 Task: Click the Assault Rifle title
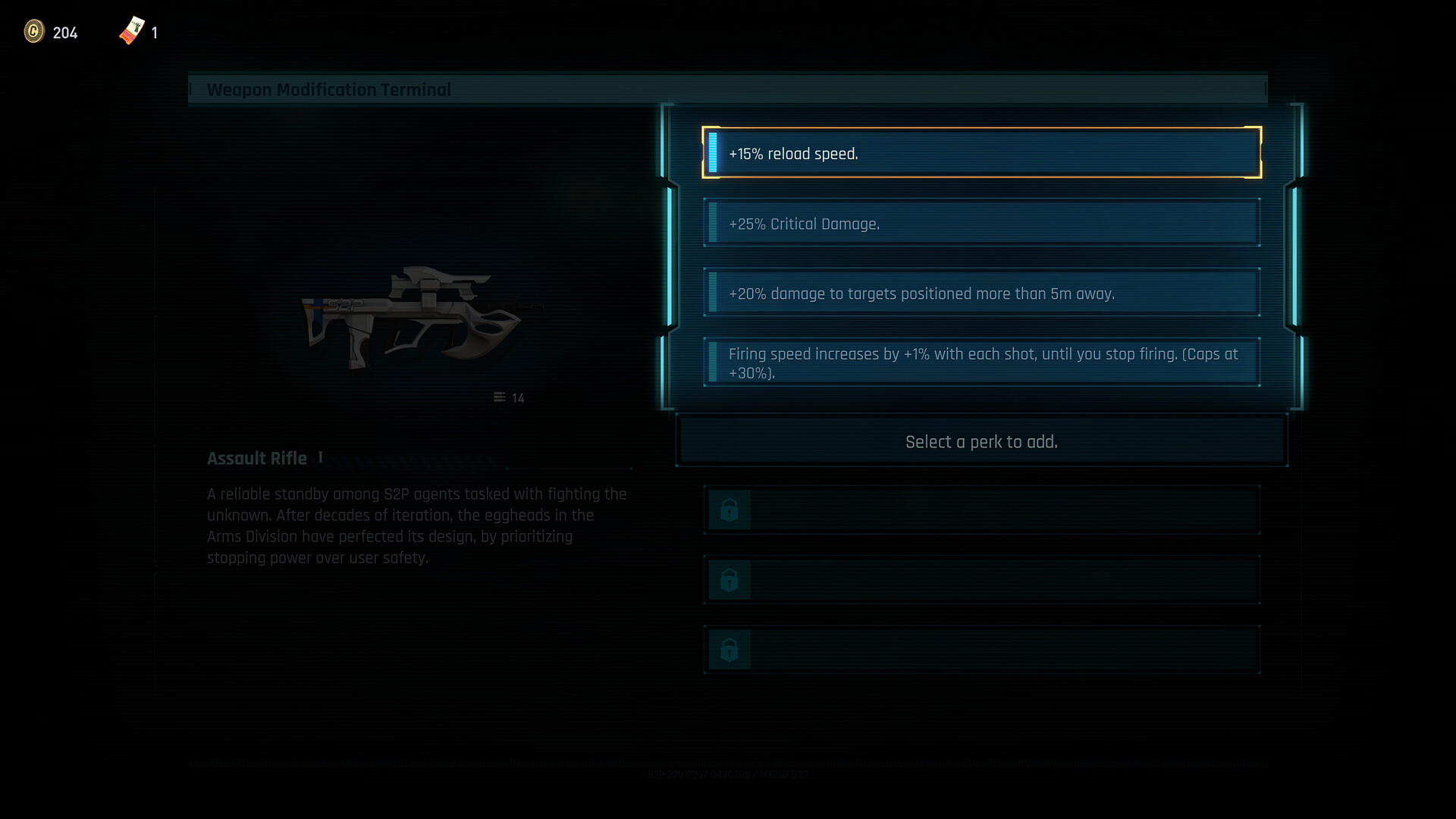coord(256,458)
